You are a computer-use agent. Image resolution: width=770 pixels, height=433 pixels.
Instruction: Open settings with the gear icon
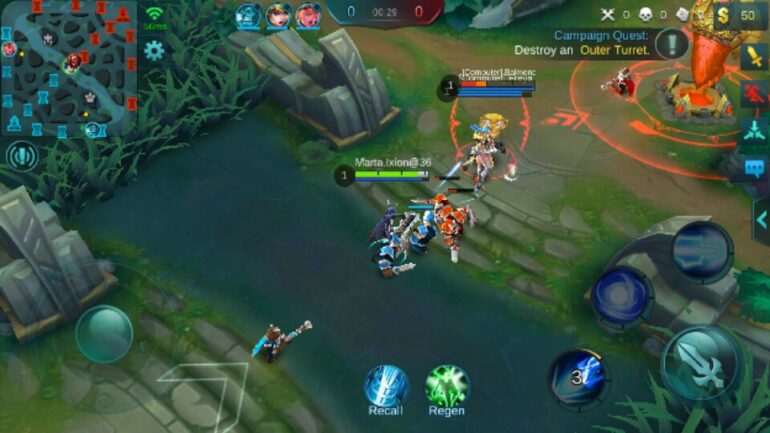154,49
